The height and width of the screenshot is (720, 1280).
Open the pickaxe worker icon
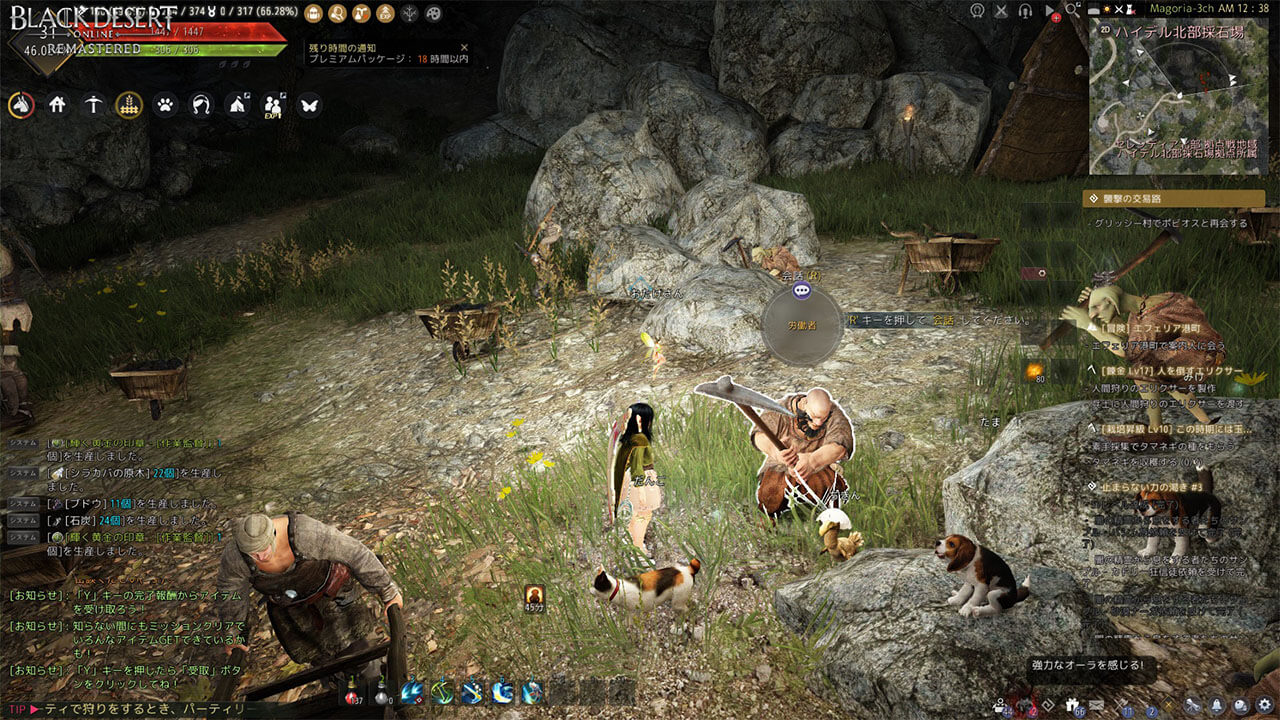click(93, 104)
